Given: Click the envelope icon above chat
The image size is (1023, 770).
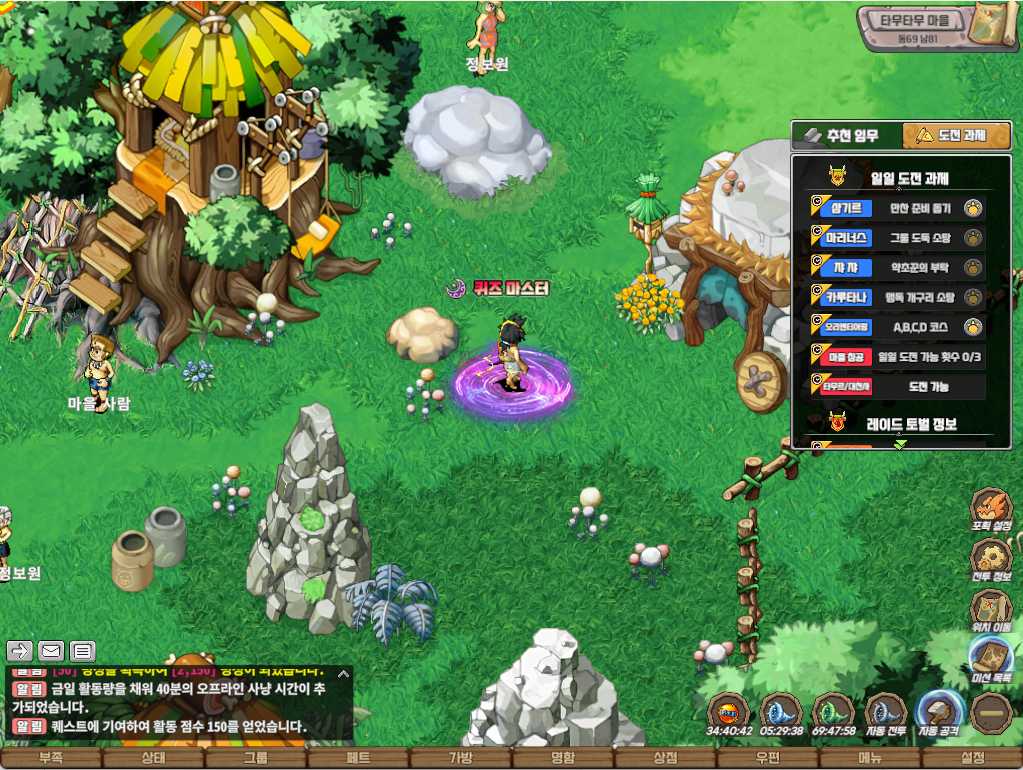Looking at the screenshot, I should 51,651.
